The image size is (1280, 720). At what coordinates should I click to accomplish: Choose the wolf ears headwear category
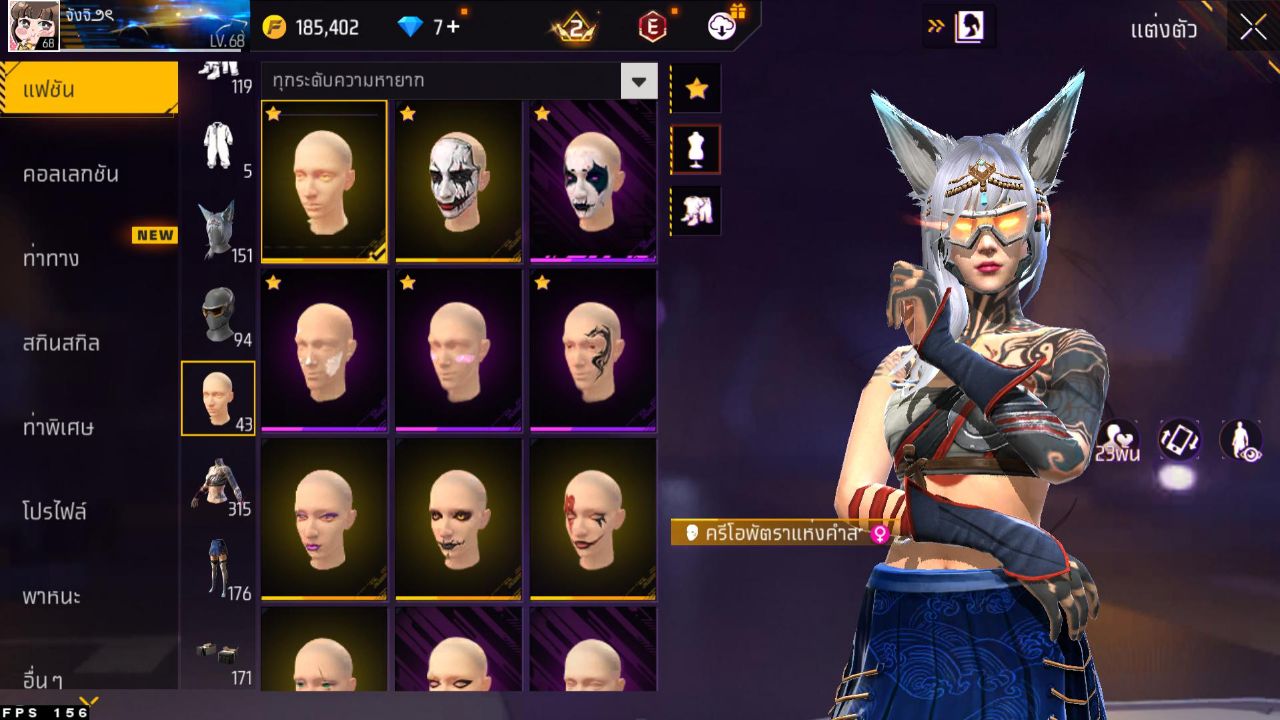point(217,230)
